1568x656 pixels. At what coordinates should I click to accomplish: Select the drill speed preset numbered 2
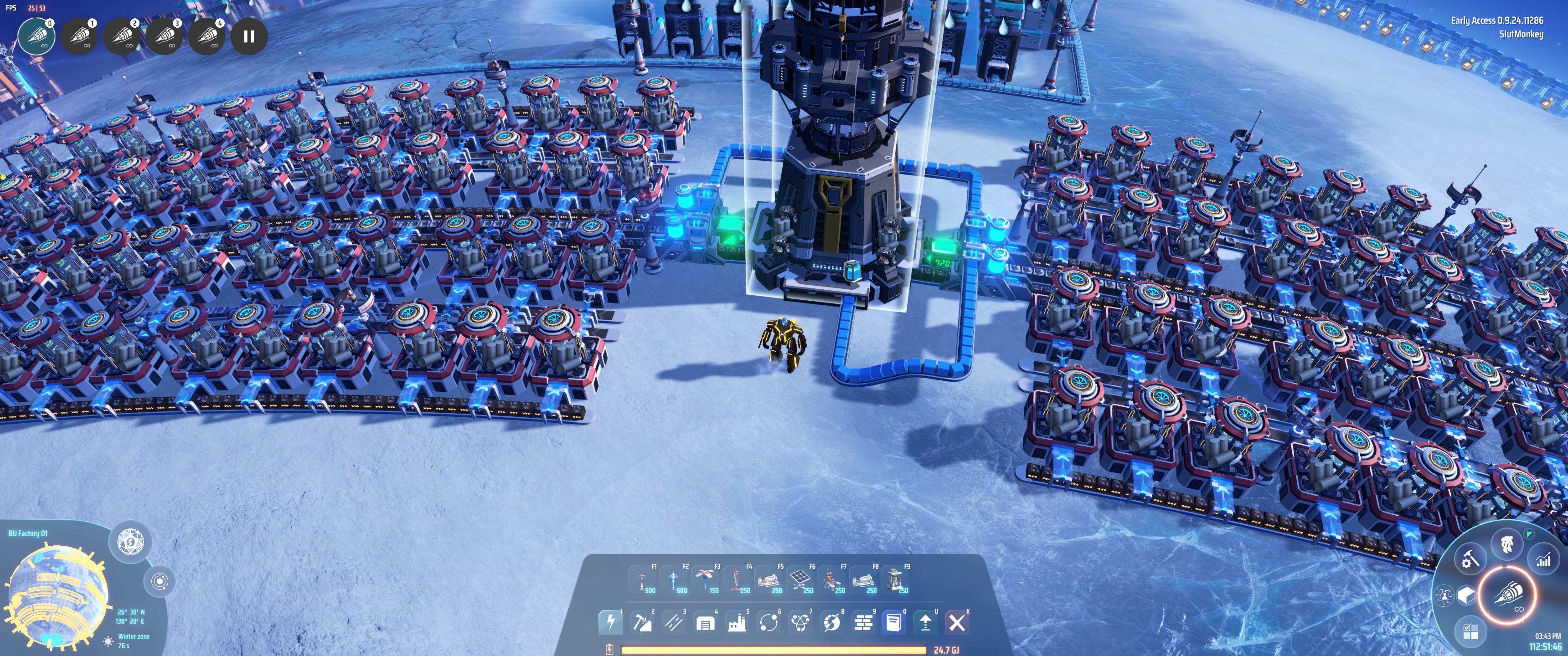122,36
